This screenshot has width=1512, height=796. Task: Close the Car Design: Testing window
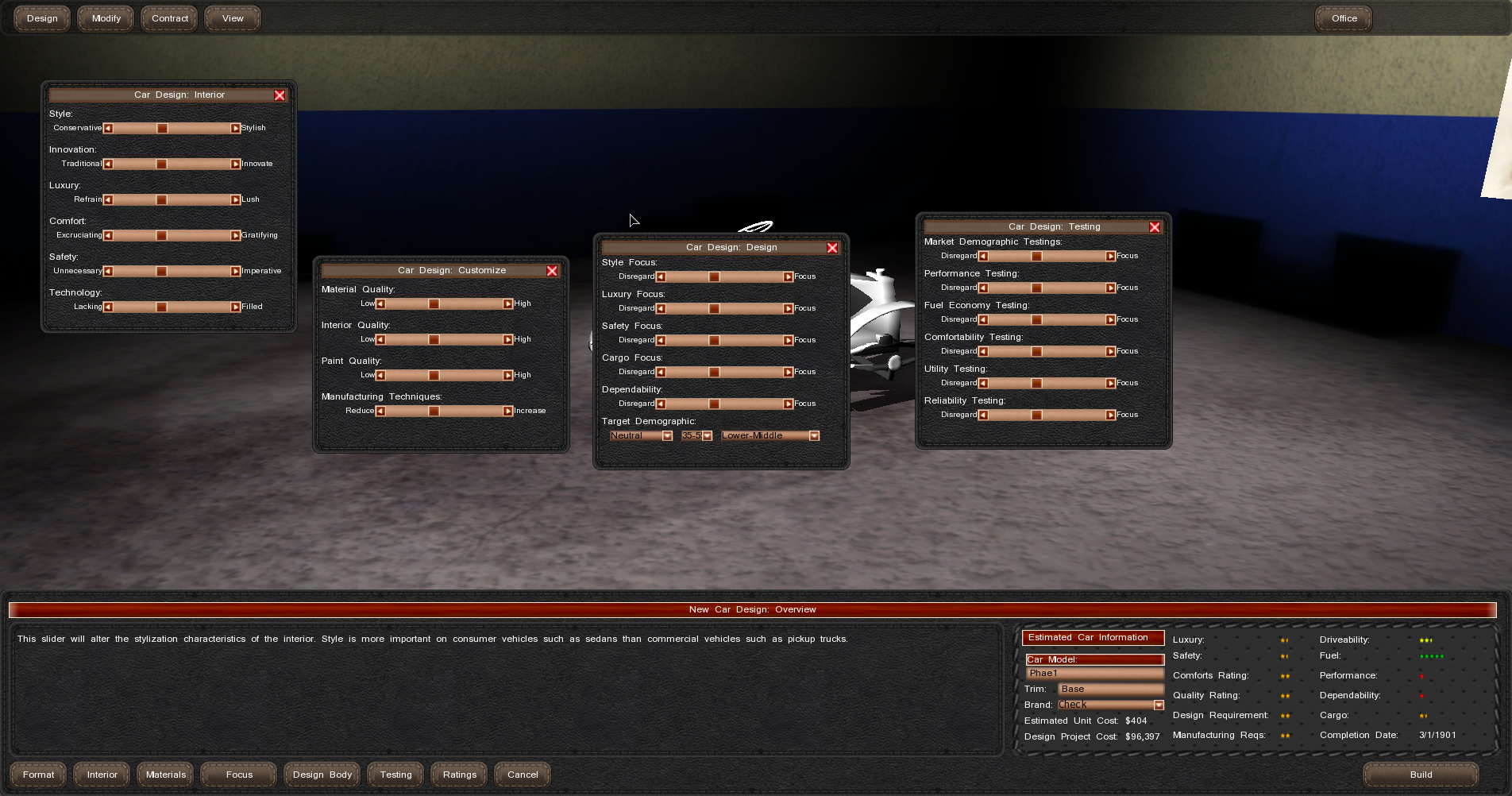[1155, 227]
